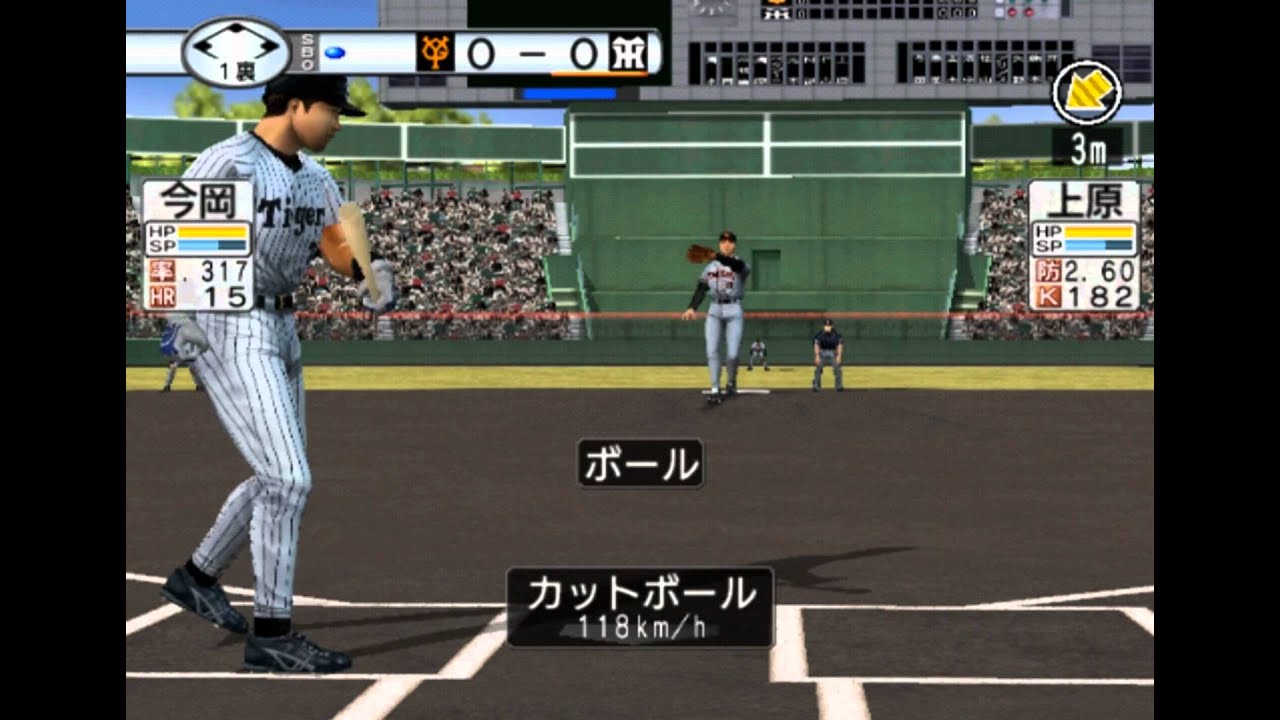Click the yellow wind direction arrow icon
This screenshot has width=1280, height=720.
coord(1087,93)
